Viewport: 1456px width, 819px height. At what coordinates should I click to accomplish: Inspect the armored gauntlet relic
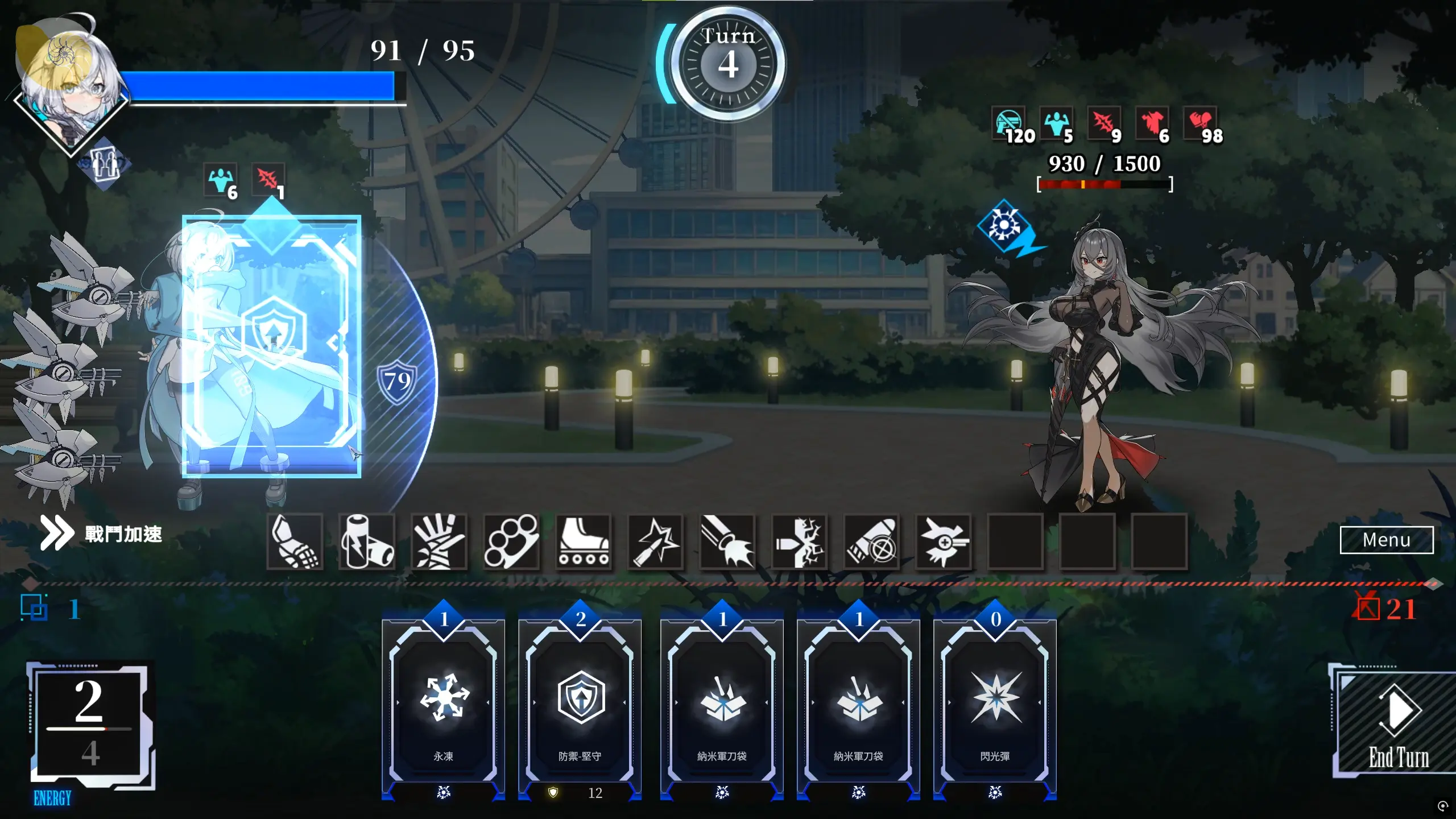point(295,541)
